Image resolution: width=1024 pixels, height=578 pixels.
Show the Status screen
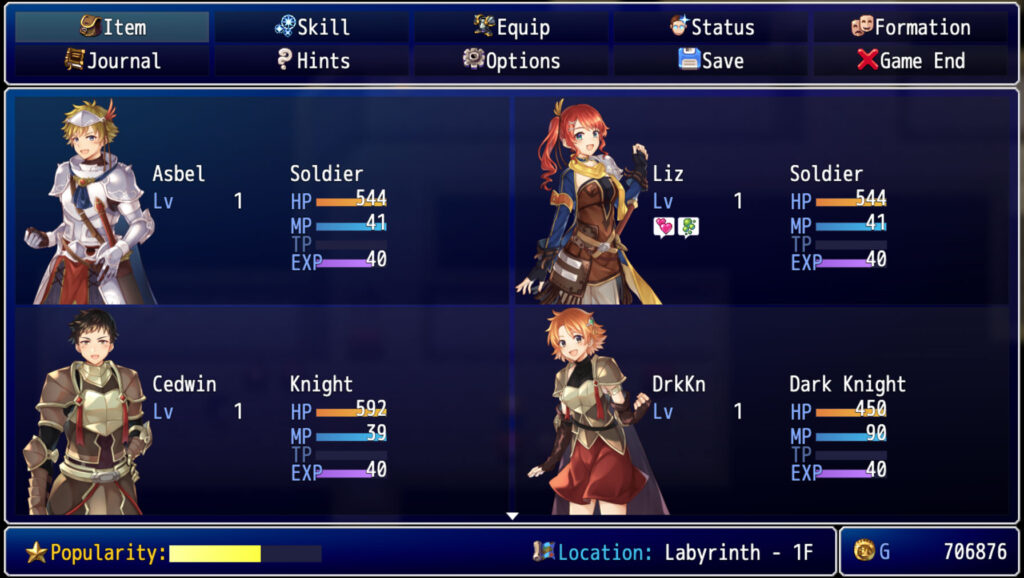(711, 27)
